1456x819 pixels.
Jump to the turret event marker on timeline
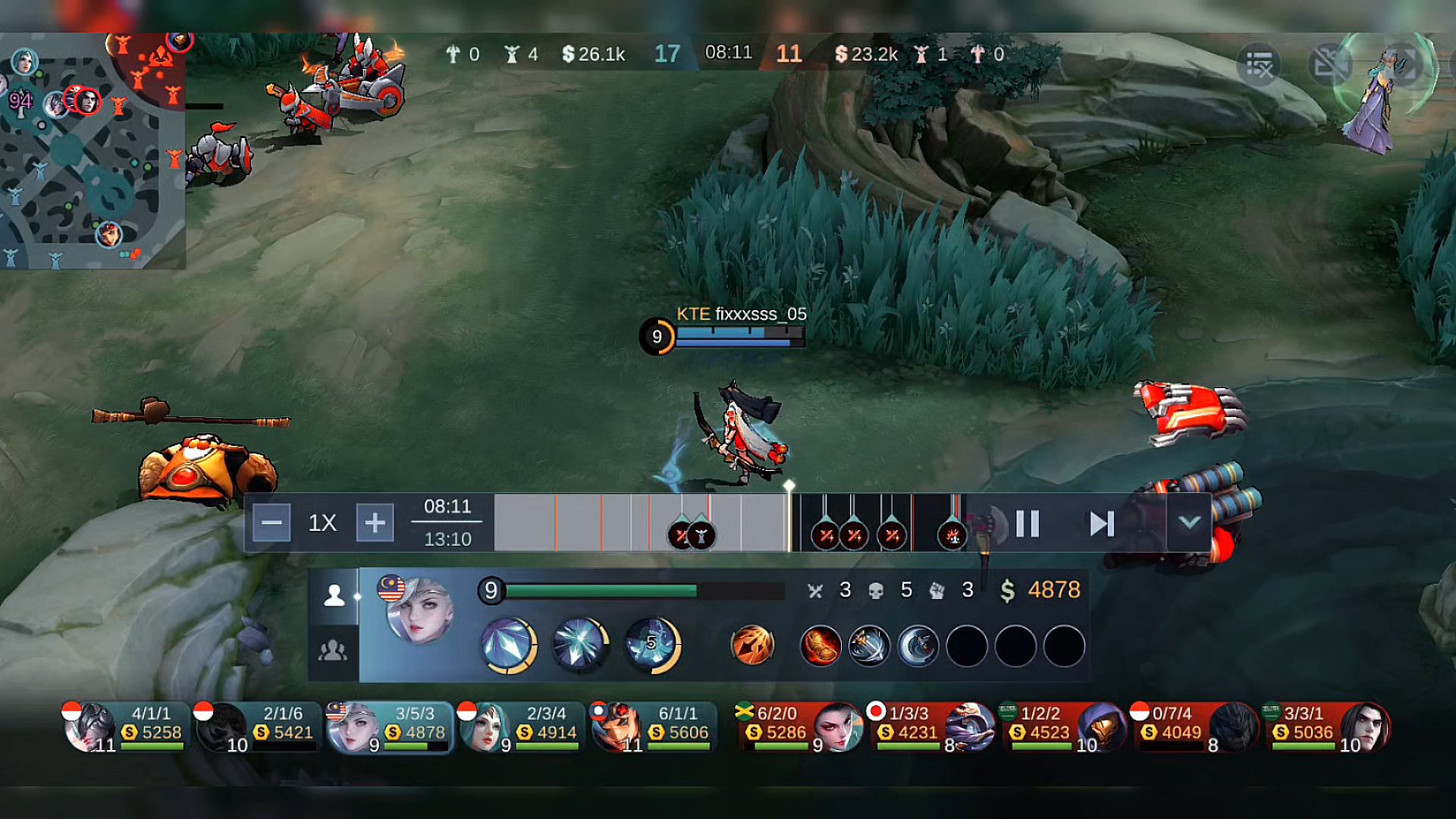pyautogui.click(x=701, y=535)
